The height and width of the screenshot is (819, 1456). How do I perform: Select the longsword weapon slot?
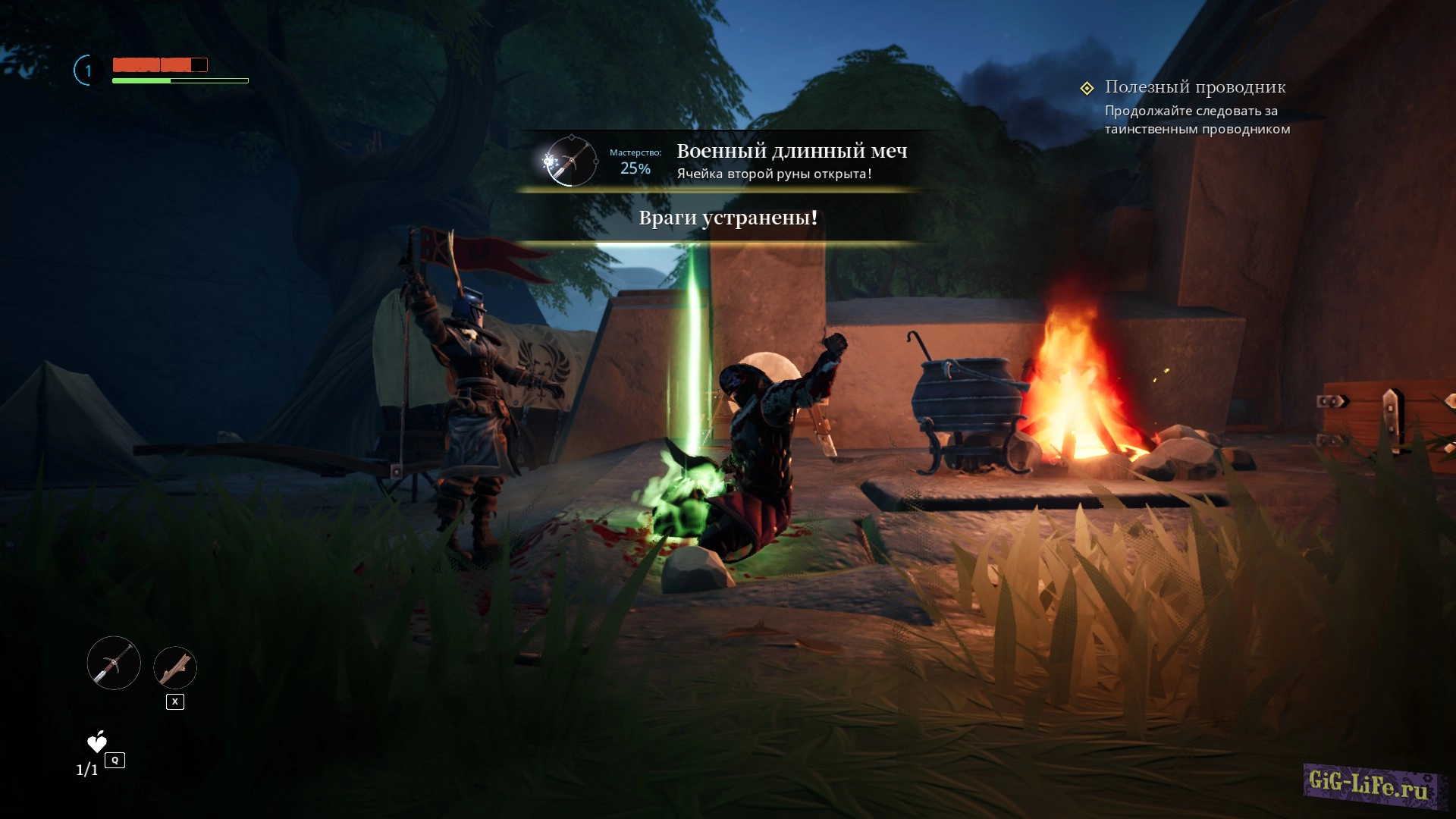tap(114, 663)
